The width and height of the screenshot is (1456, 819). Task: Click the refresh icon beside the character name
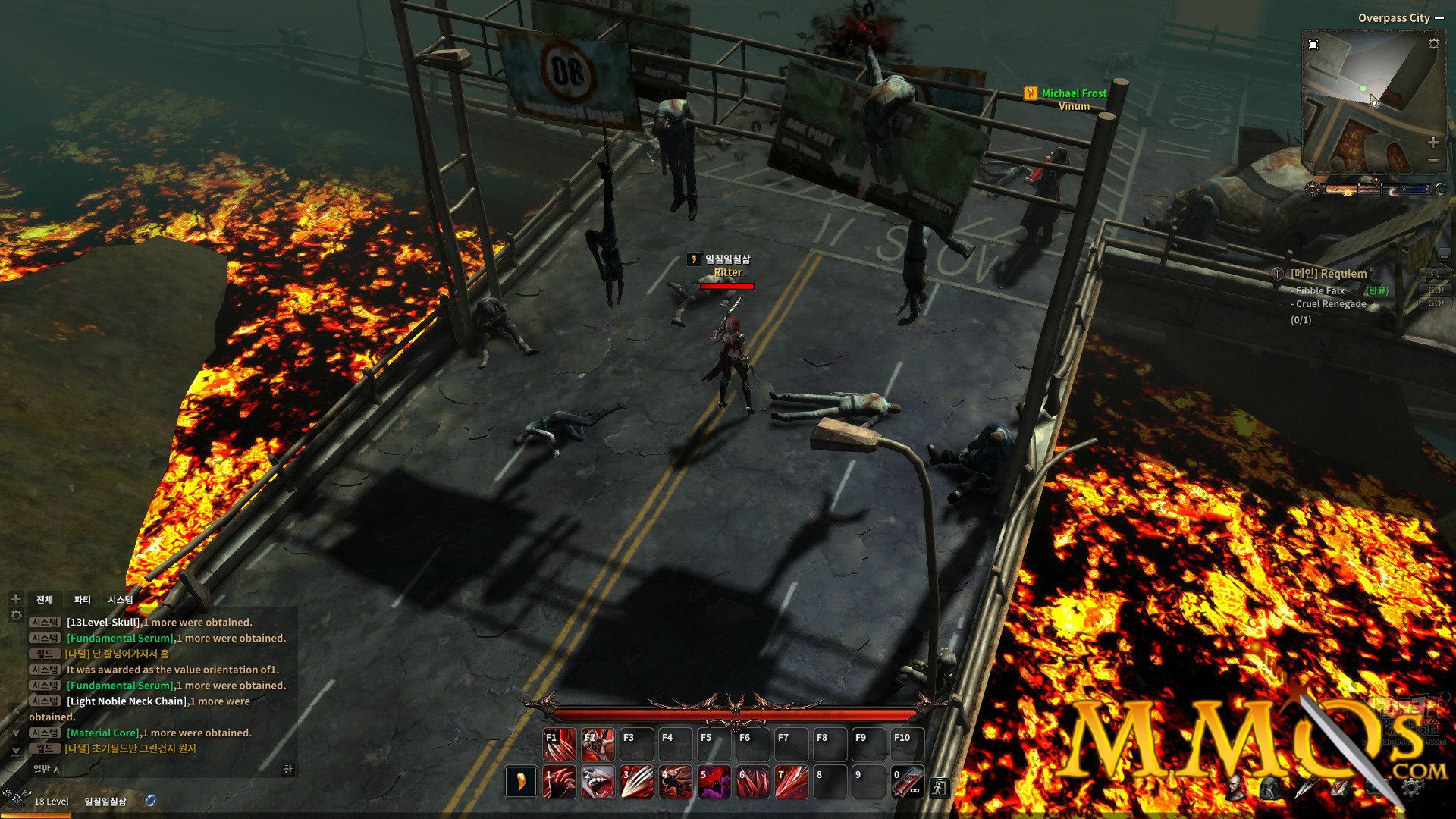coord(151,800)
